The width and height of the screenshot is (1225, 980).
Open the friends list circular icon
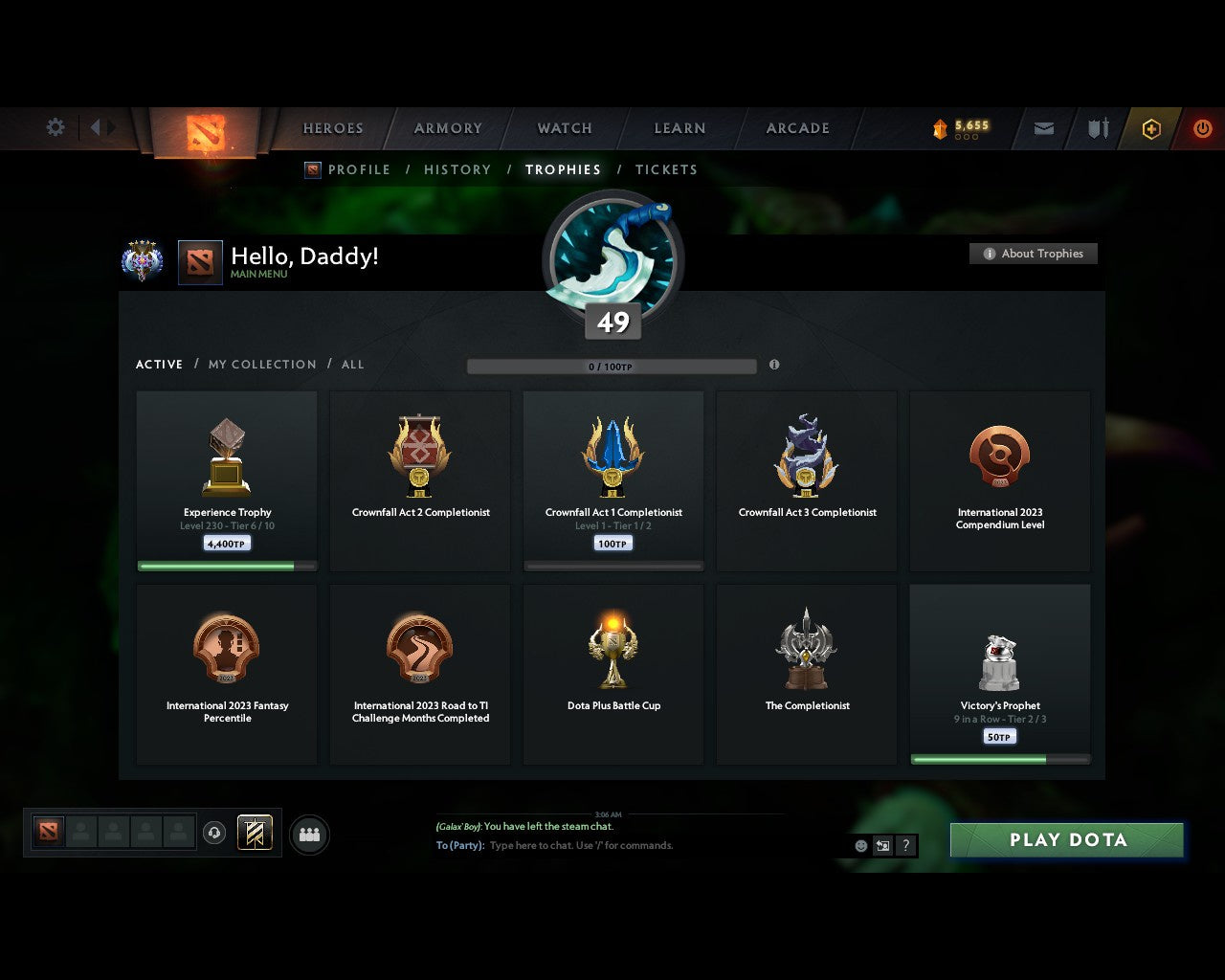tap(308, 834)
